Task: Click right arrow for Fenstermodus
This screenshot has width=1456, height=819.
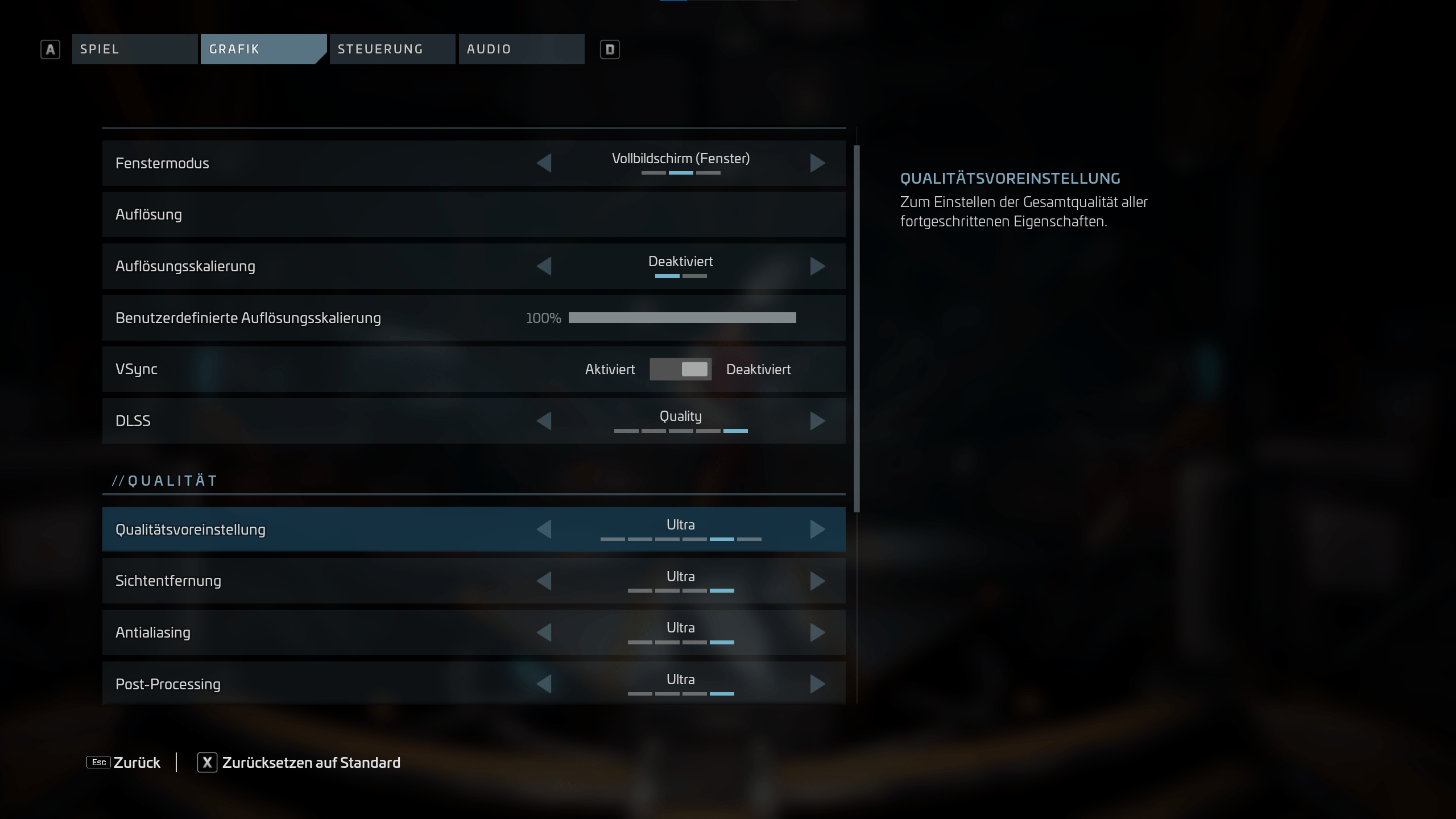Action: tap(817, 163)
